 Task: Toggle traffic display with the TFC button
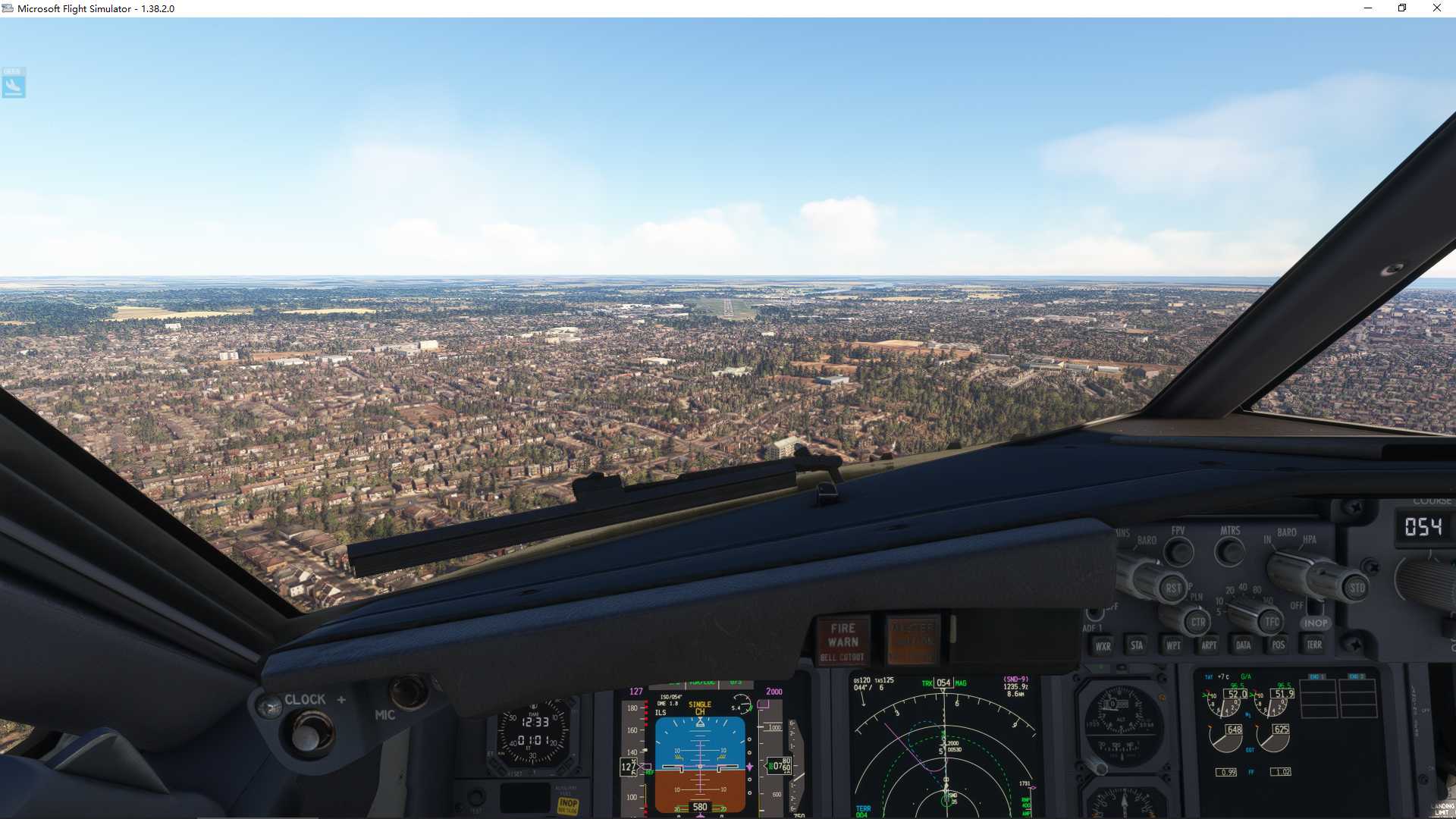tap(1273, 622)
